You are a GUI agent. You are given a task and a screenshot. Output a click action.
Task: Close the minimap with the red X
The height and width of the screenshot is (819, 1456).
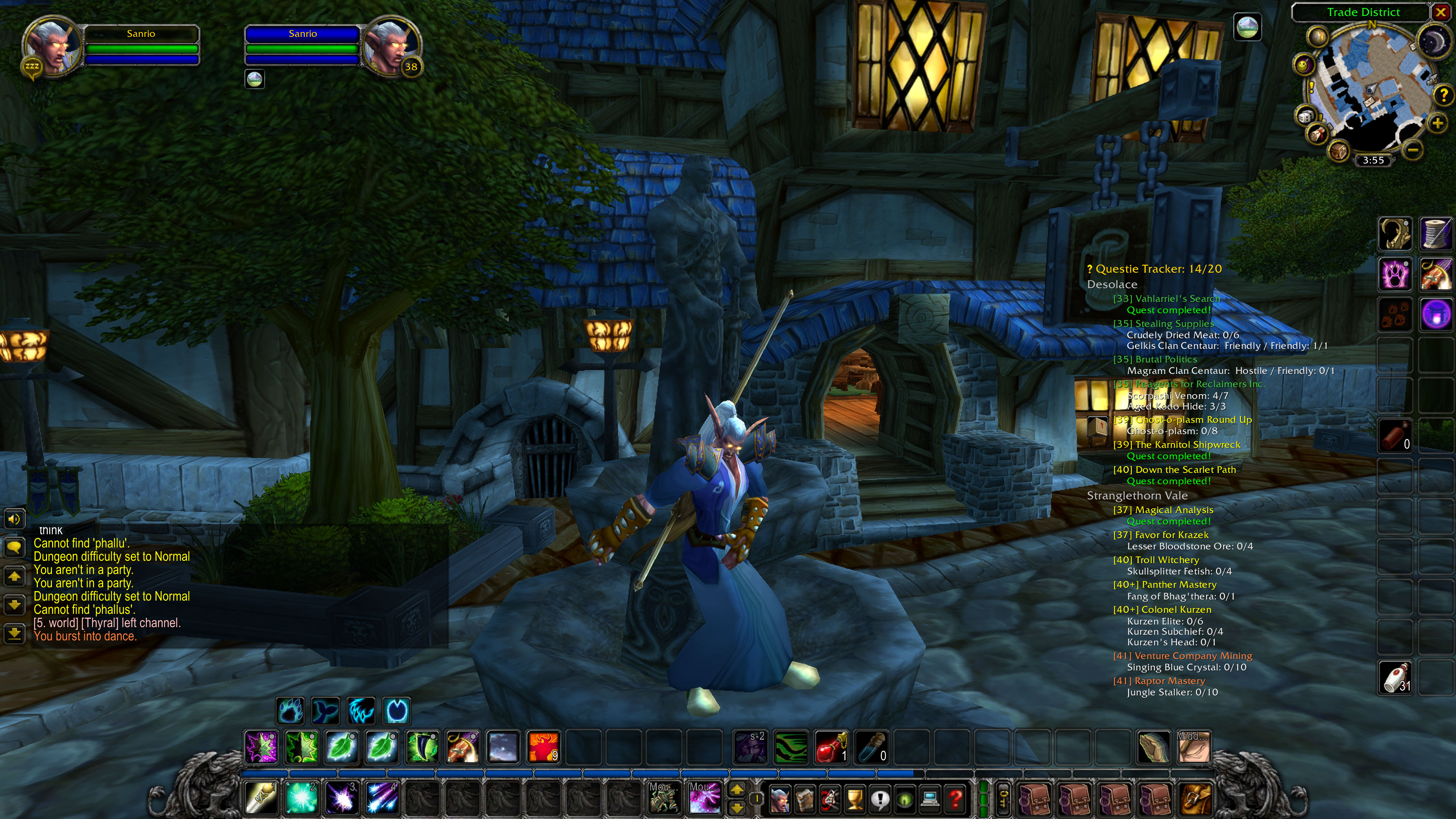[1440, 12]
